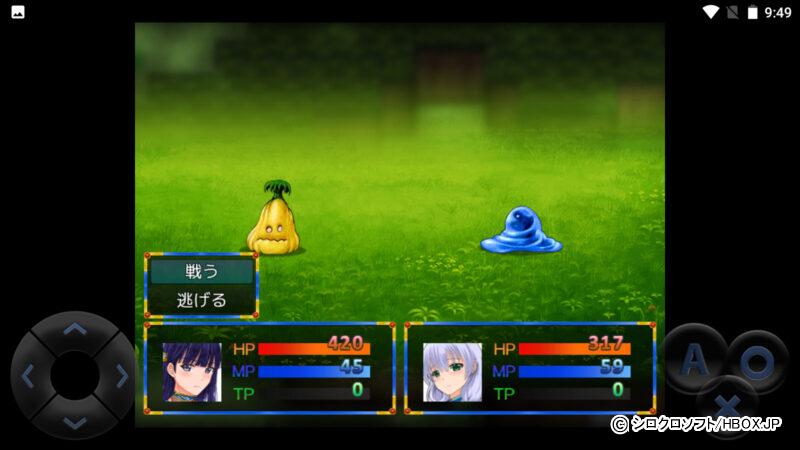Screen dimensions: 800x450
Task: Tap the virtual d-pad up arrow
Action: [x=75, y=329]
